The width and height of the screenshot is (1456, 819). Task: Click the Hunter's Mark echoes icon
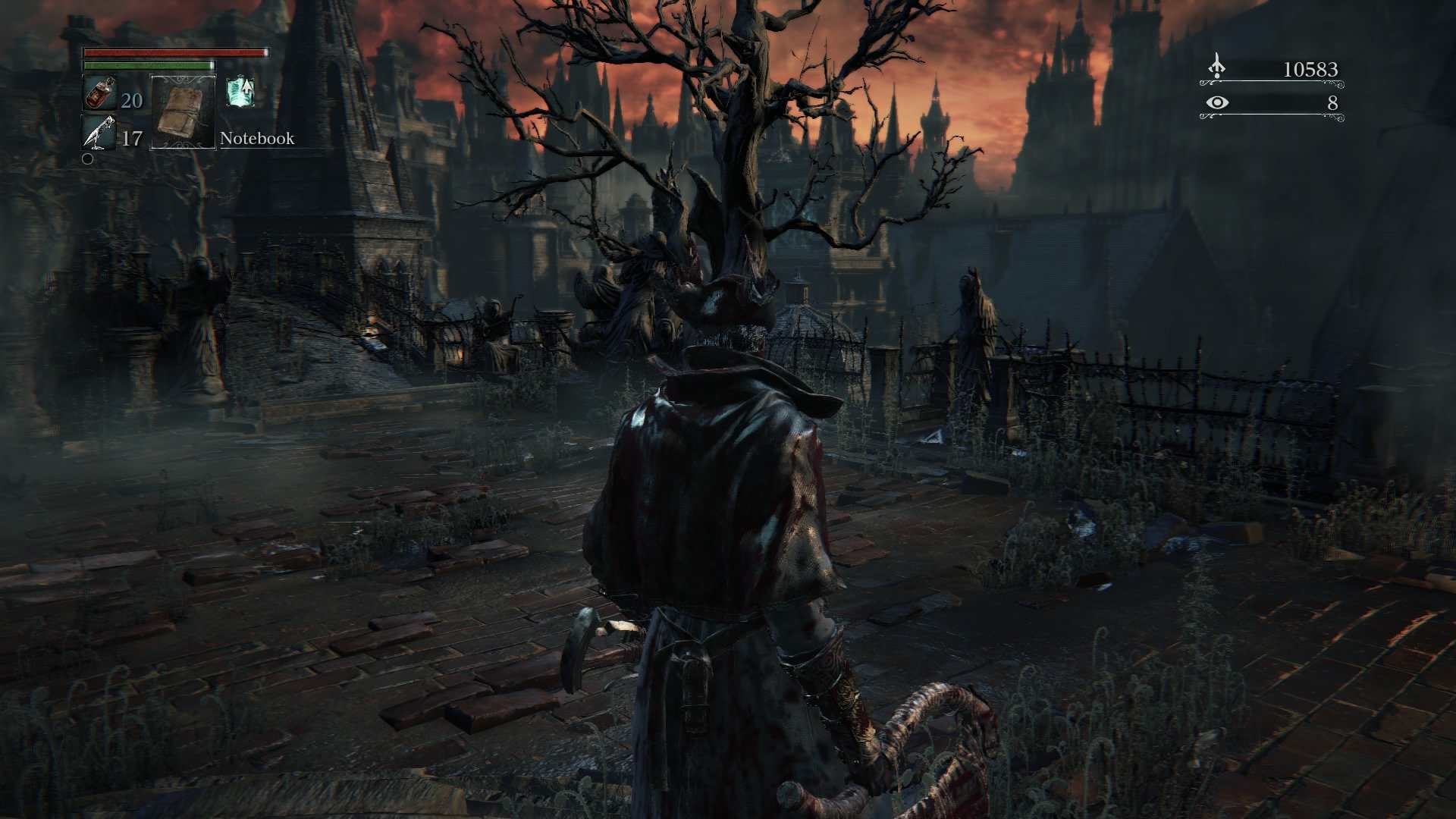pyautogui.click(x=1216, y=64)
